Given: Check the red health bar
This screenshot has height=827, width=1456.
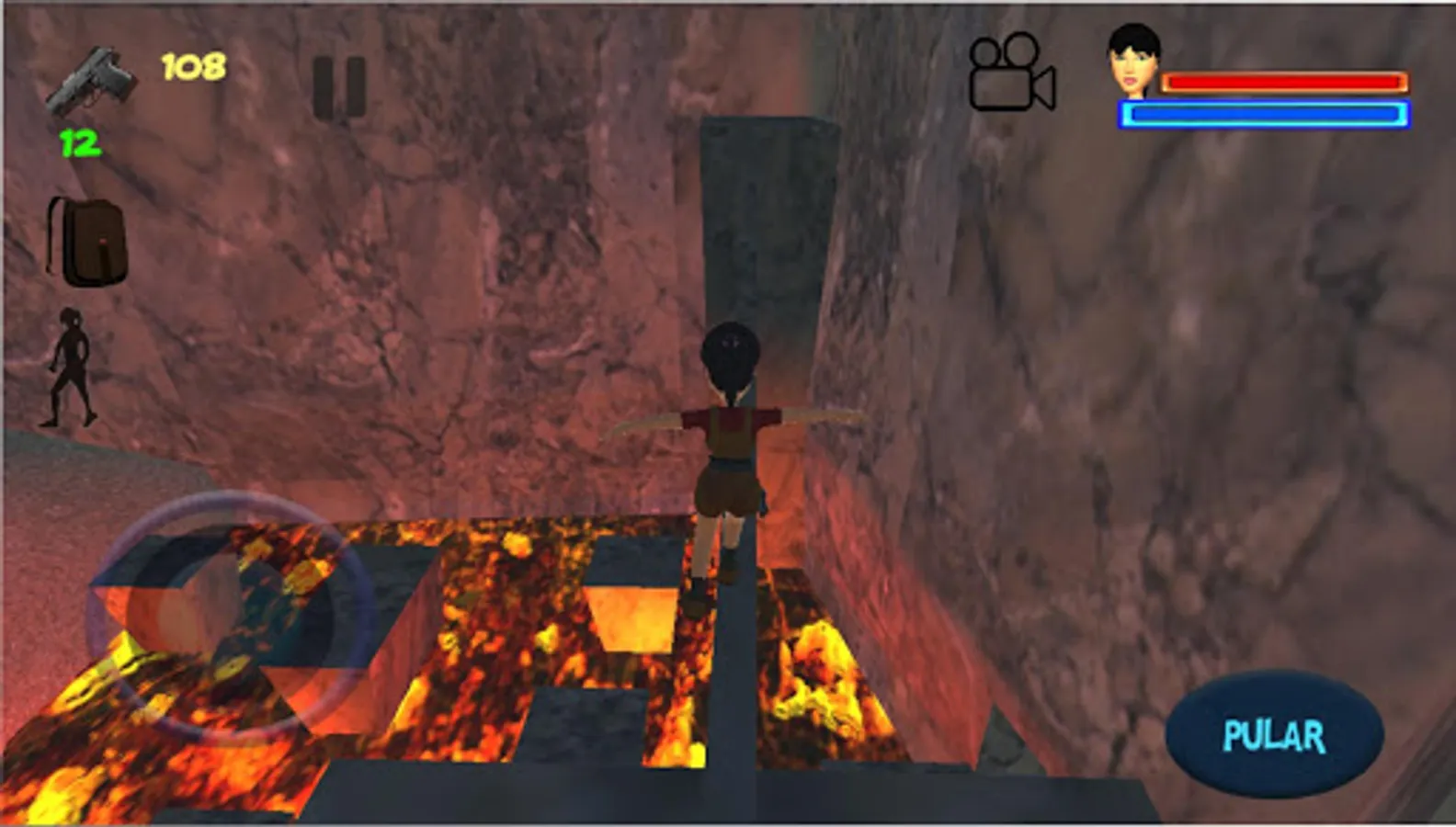Looking at the screenshot, I should click(1282, 83).
